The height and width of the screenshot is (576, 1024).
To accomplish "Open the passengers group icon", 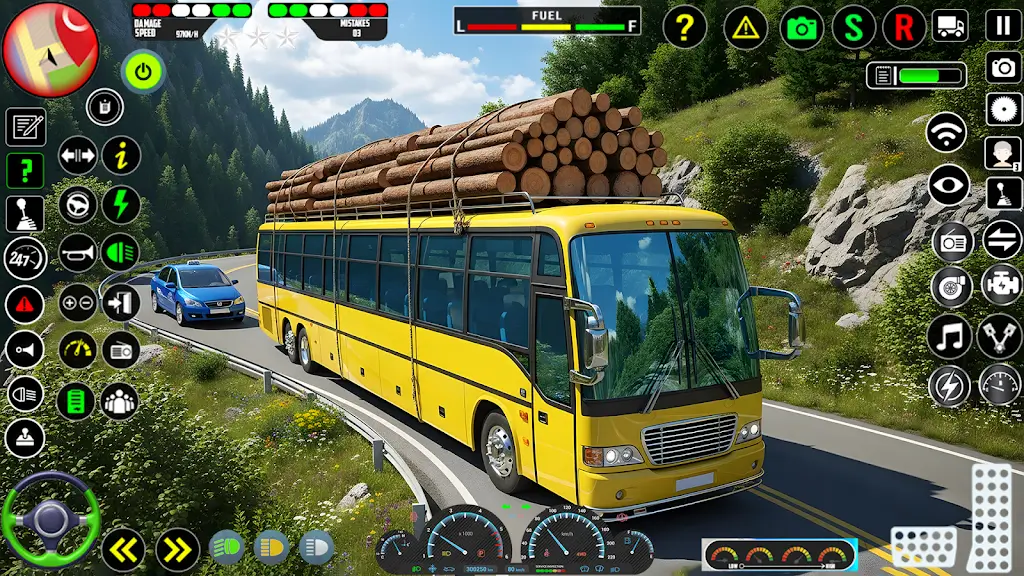I will click(120, 401).
